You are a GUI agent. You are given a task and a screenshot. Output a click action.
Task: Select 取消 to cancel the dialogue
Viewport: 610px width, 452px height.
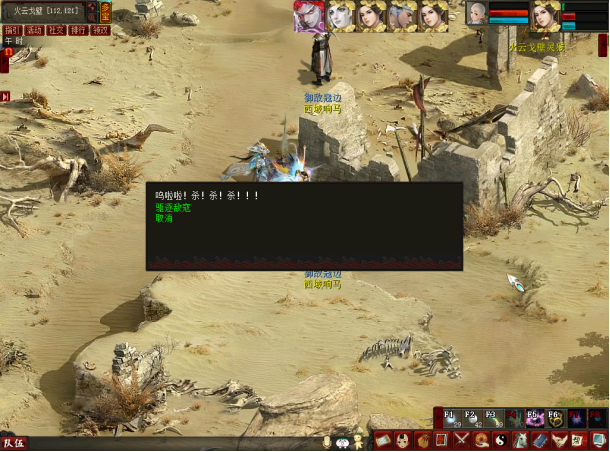click(x=164, y=217)
